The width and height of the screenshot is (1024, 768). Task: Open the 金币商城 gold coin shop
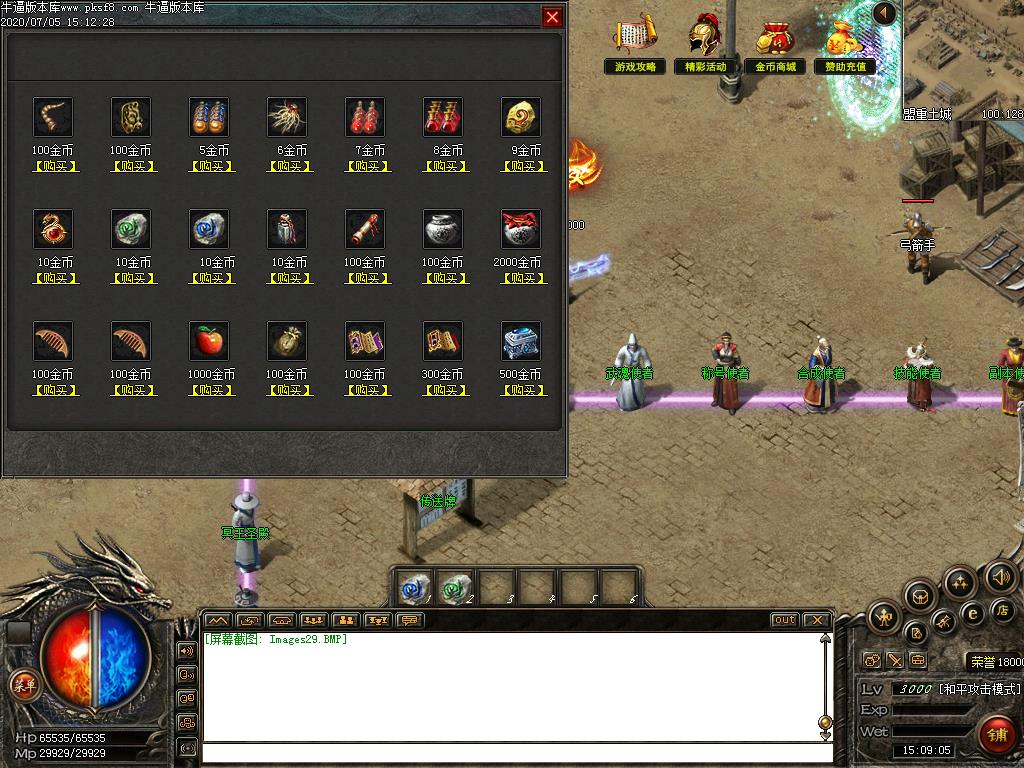click(775, 46)
